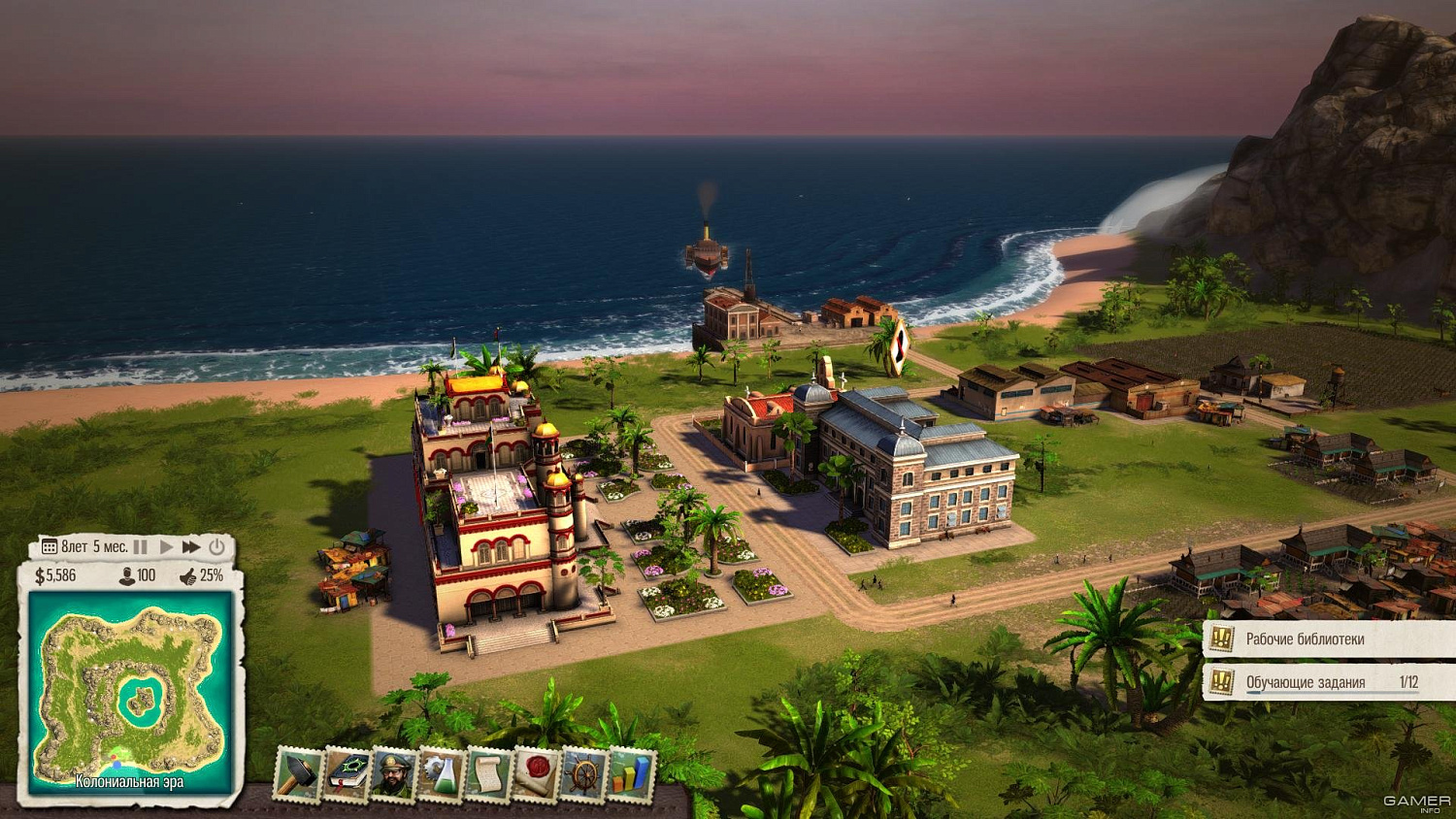Image resolution: width=1456 pixels, height=819 pixels.
Task: Click the thumbs-up approval icon at 25%
Action: pos(188,575)
